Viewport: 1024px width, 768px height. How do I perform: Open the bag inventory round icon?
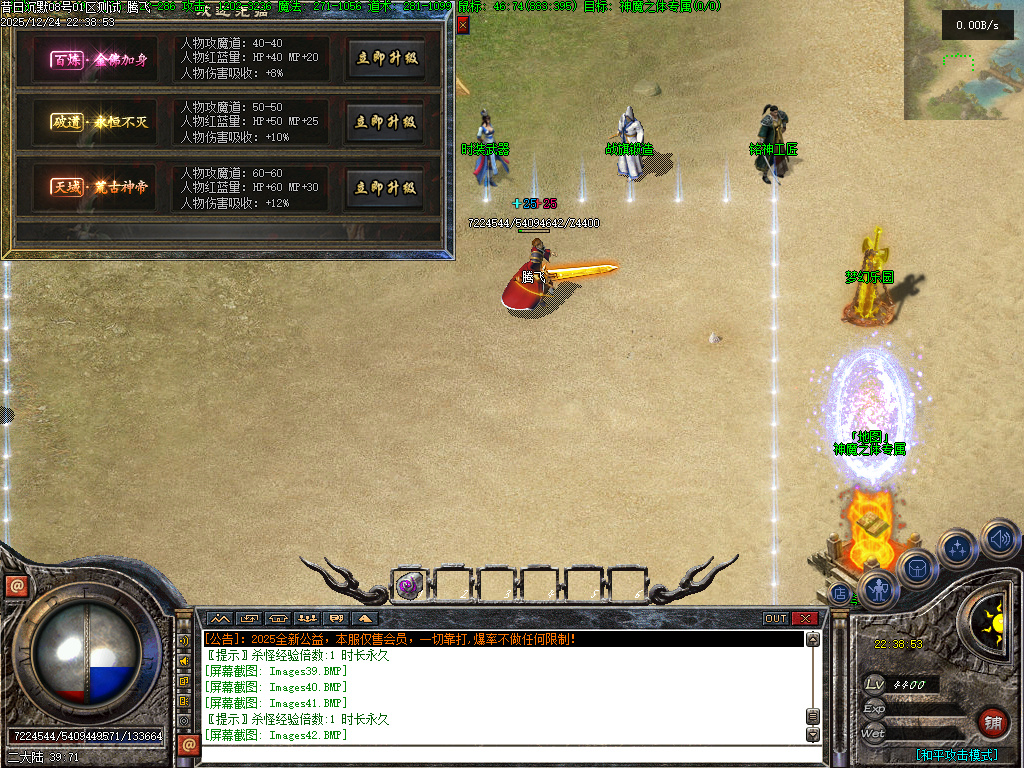coord(918,569)
